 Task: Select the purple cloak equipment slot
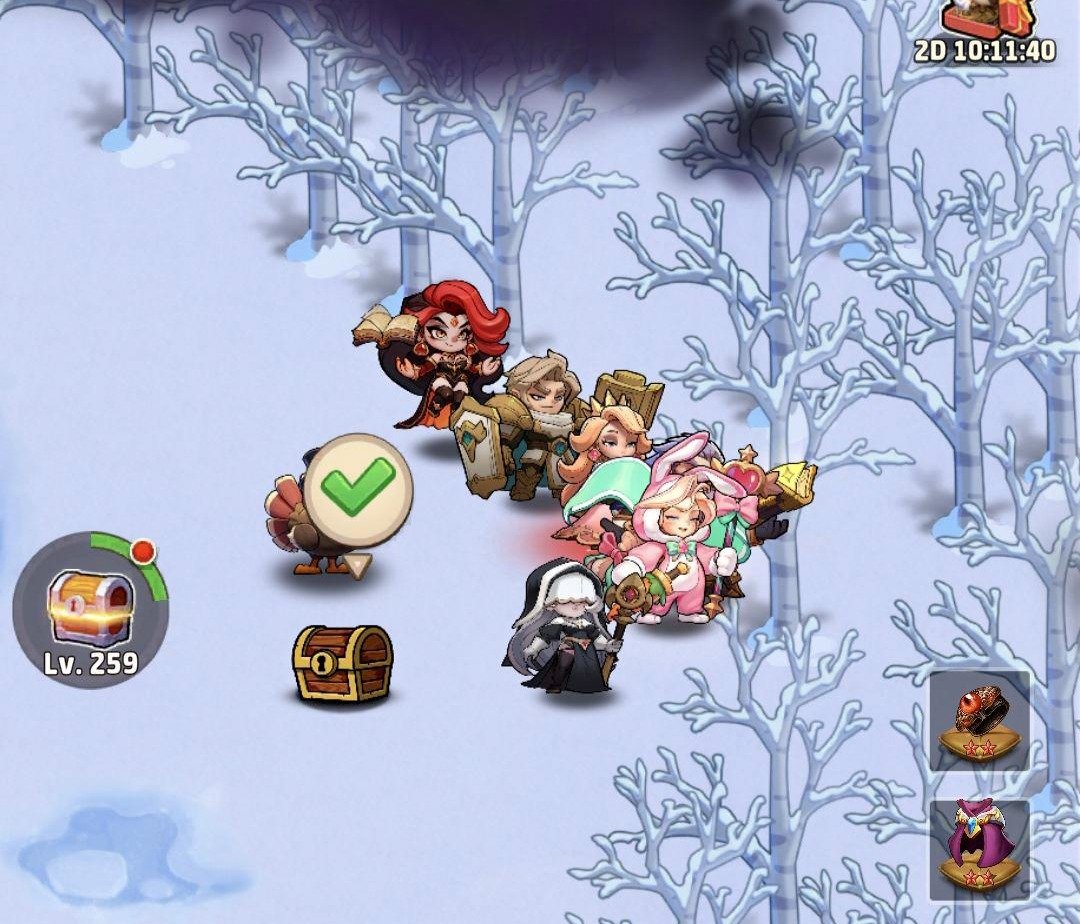(979, 849)
